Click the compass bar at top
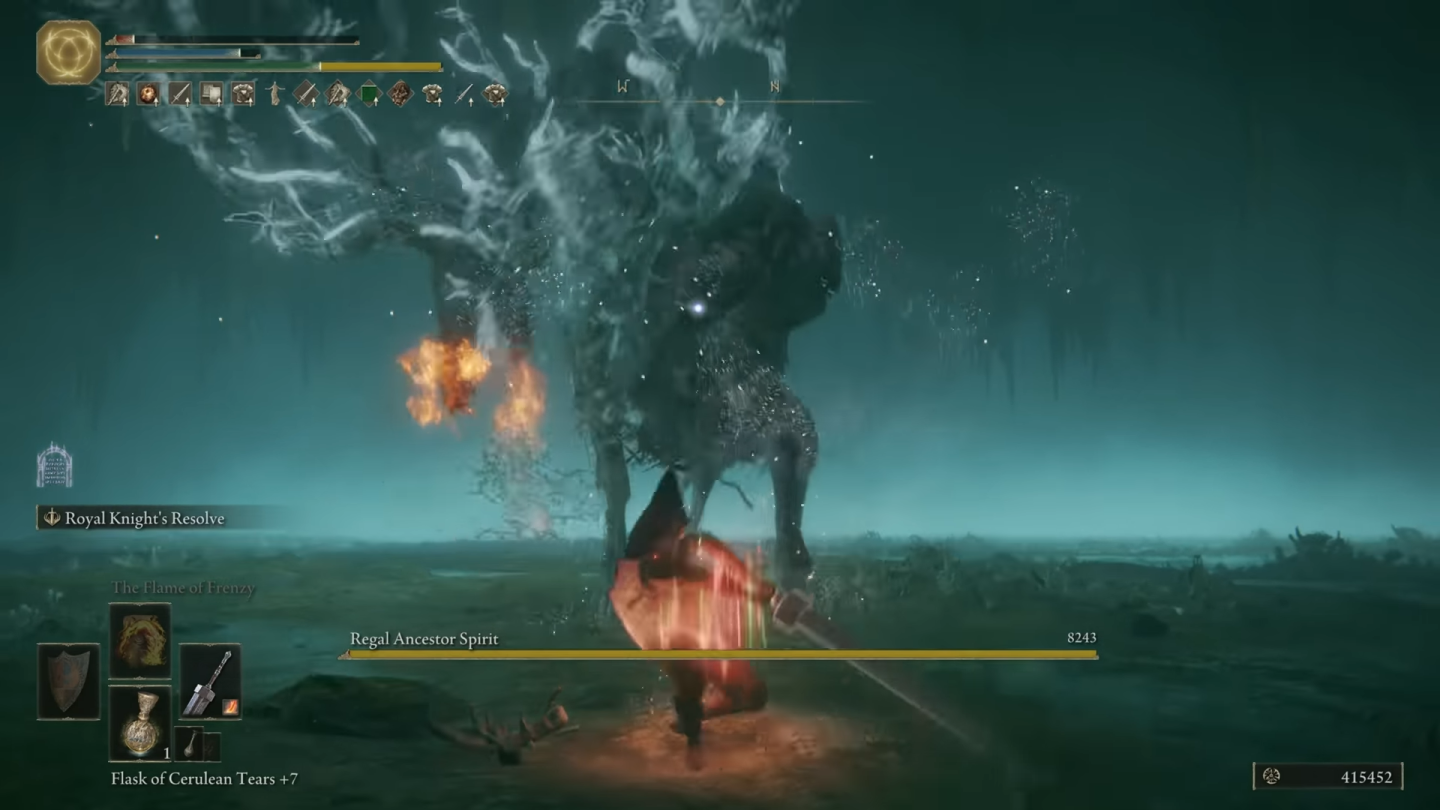The height and width of the screenshot is (810, 1440). coord(720,100)
